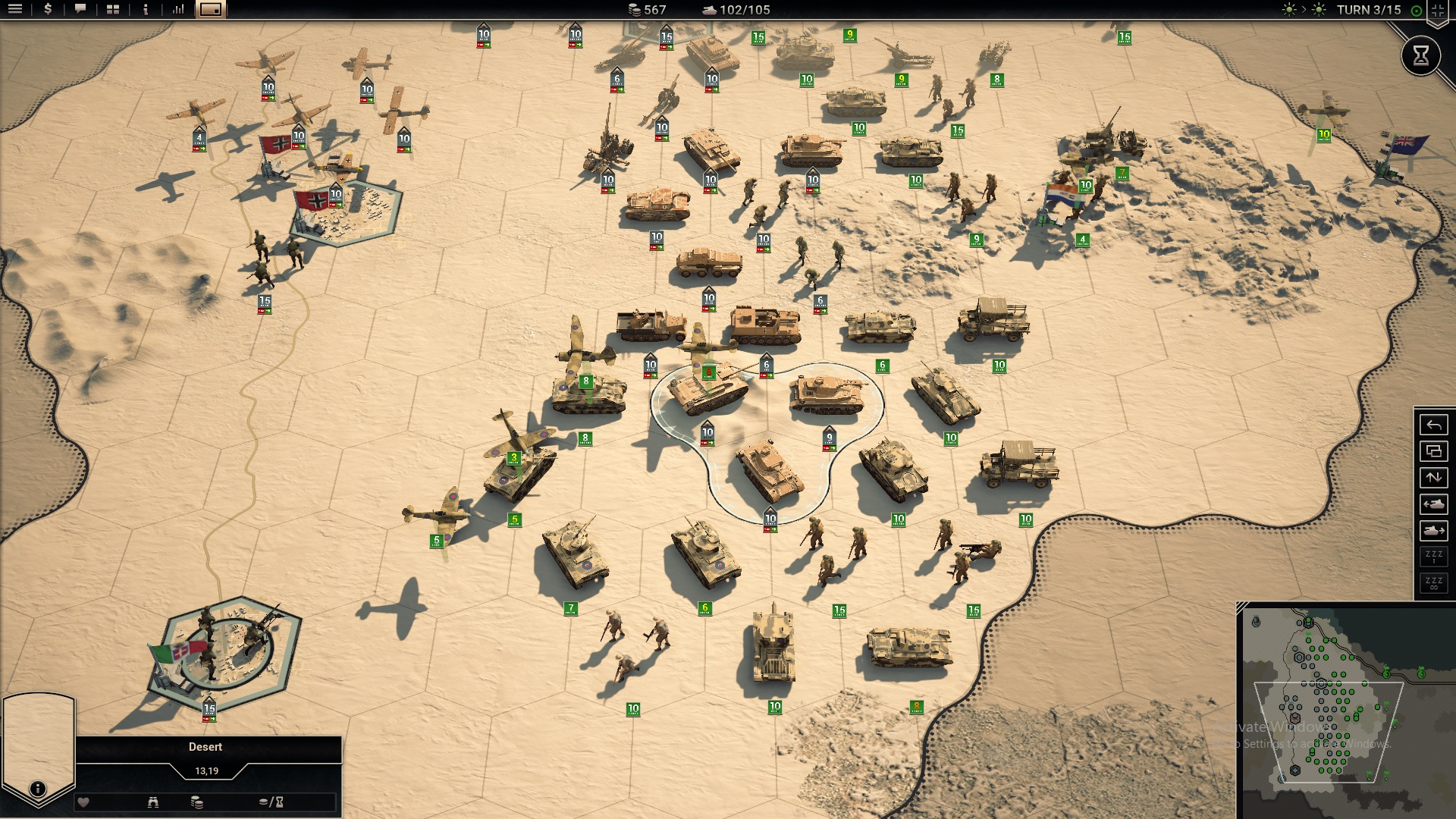The image size is (1456, 819).
Task: End turn with the hourglass button
Action: [1420, 55]
